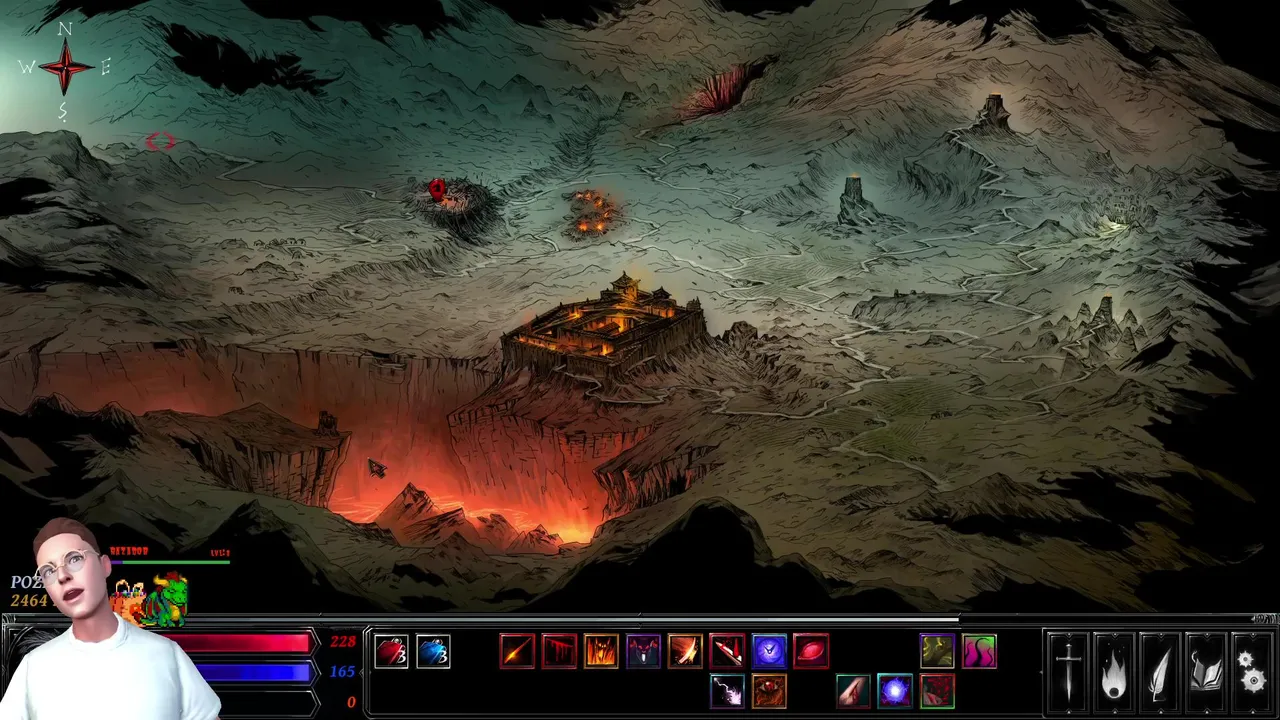Open the sword equipment panel
1280x720 pixels.
[1069, 672]
